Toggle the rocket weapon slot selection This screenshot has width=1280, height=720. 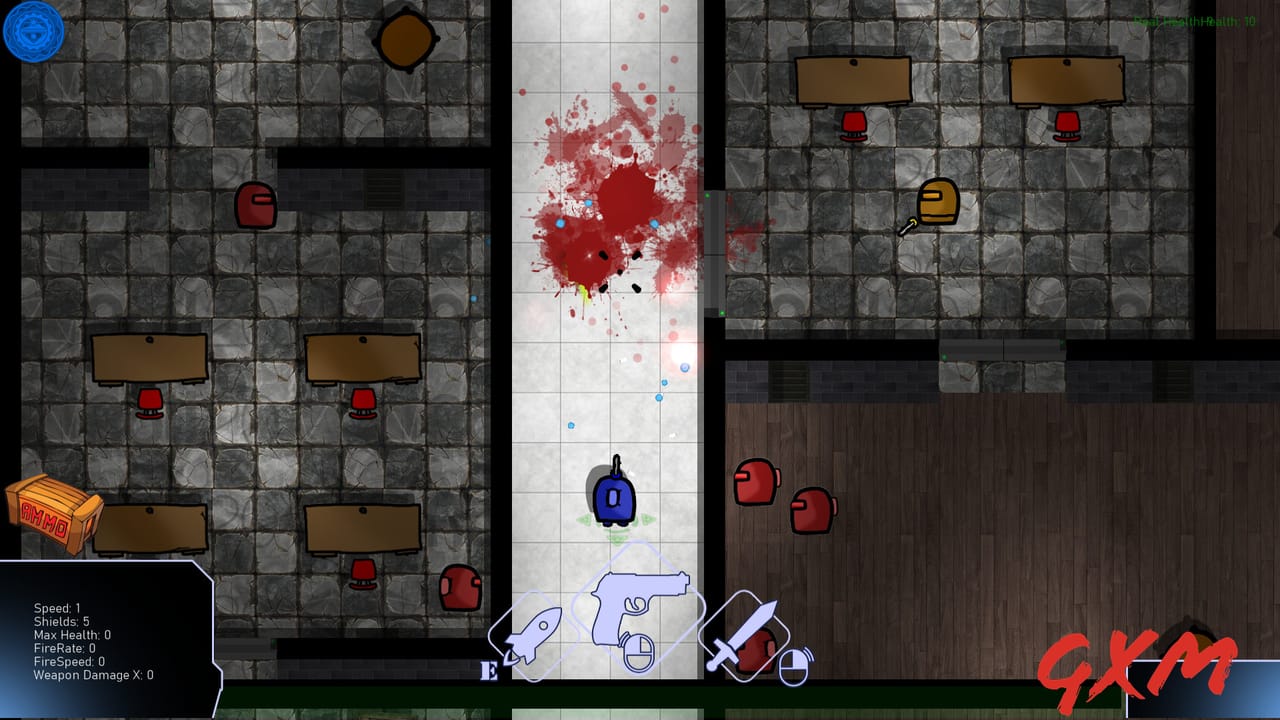(532, 636)
